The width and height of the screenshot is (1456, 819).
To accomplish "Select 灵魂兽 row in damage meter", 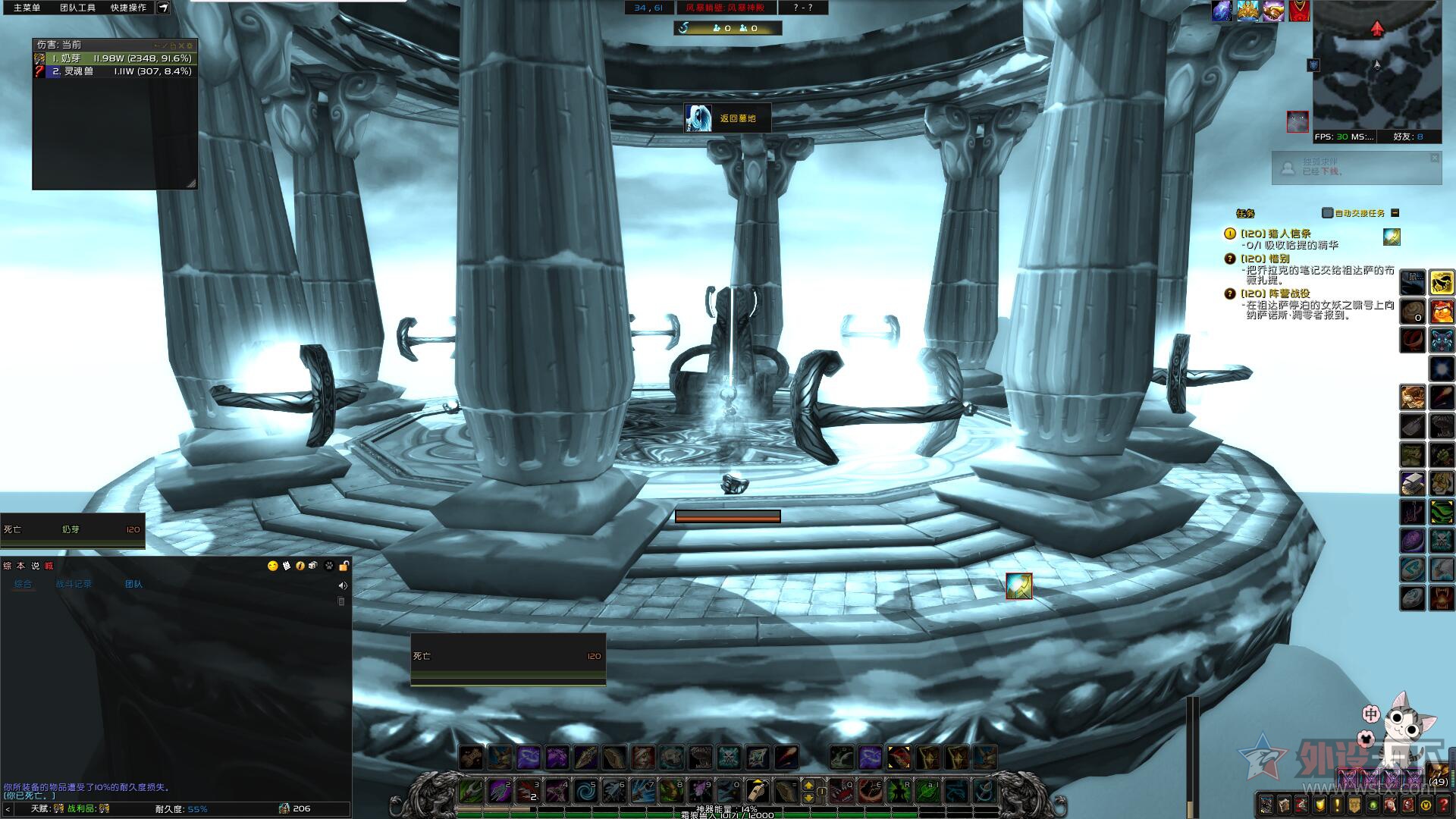I will tap(115, 71).
